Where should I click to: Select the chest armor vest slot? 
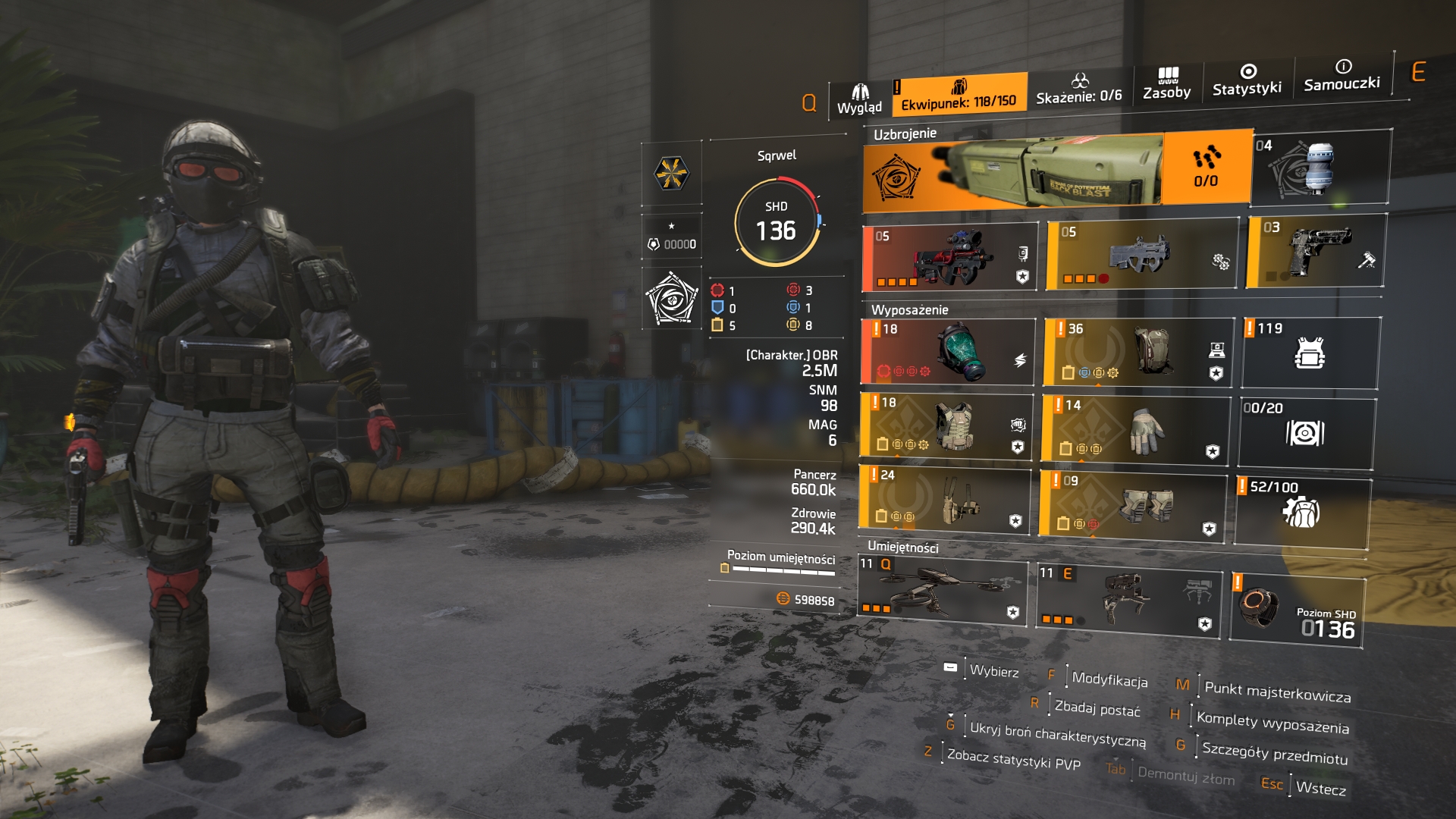pyautogui.click(x=946, y=425)
